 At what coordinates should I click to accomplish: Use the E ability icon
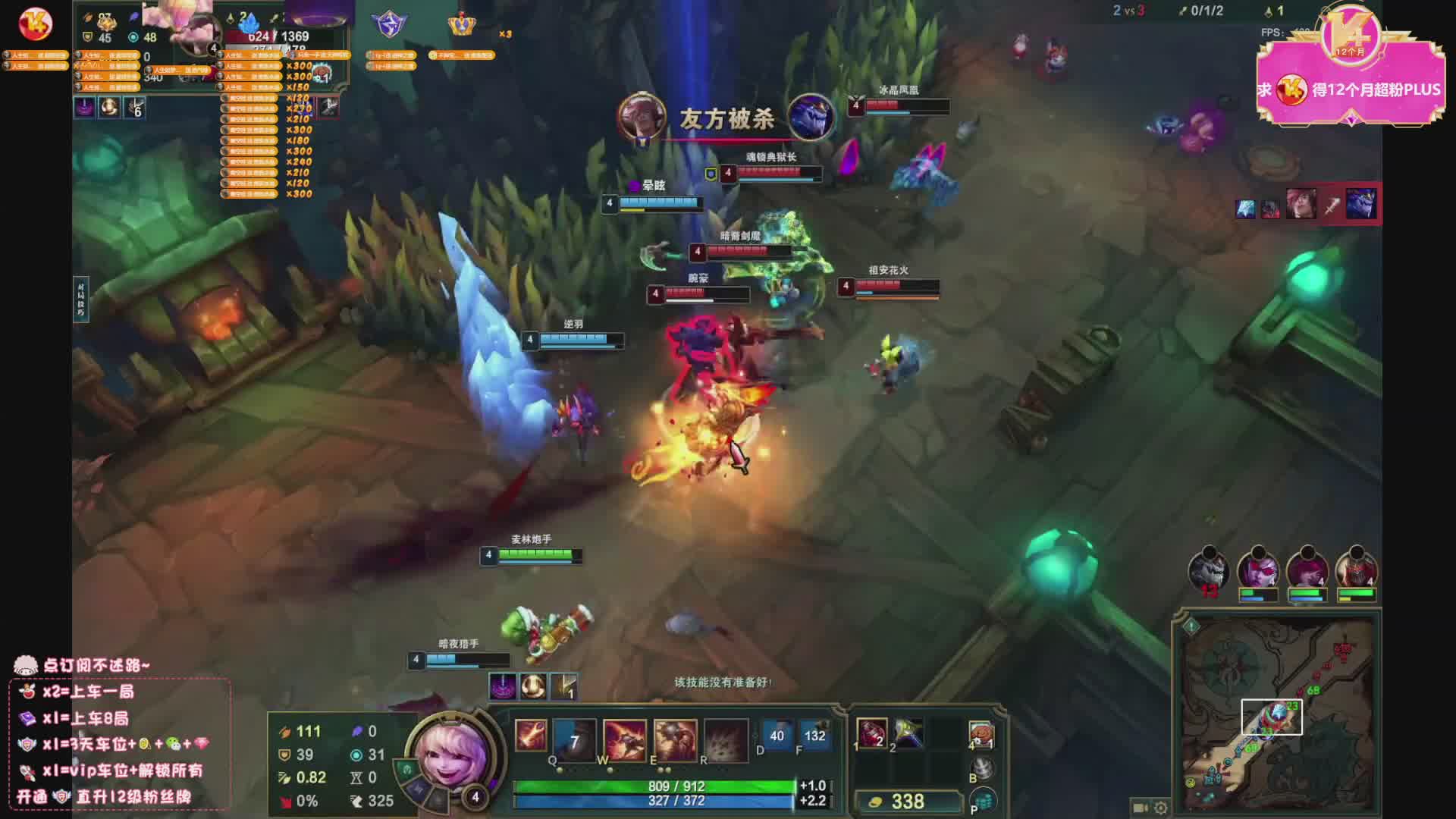coord(675,739)
